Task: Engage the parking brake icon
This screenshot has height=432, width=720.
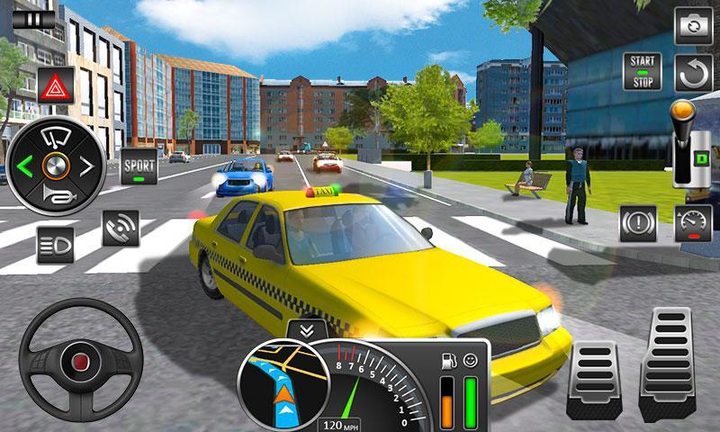Action: [x=638, y=223]
